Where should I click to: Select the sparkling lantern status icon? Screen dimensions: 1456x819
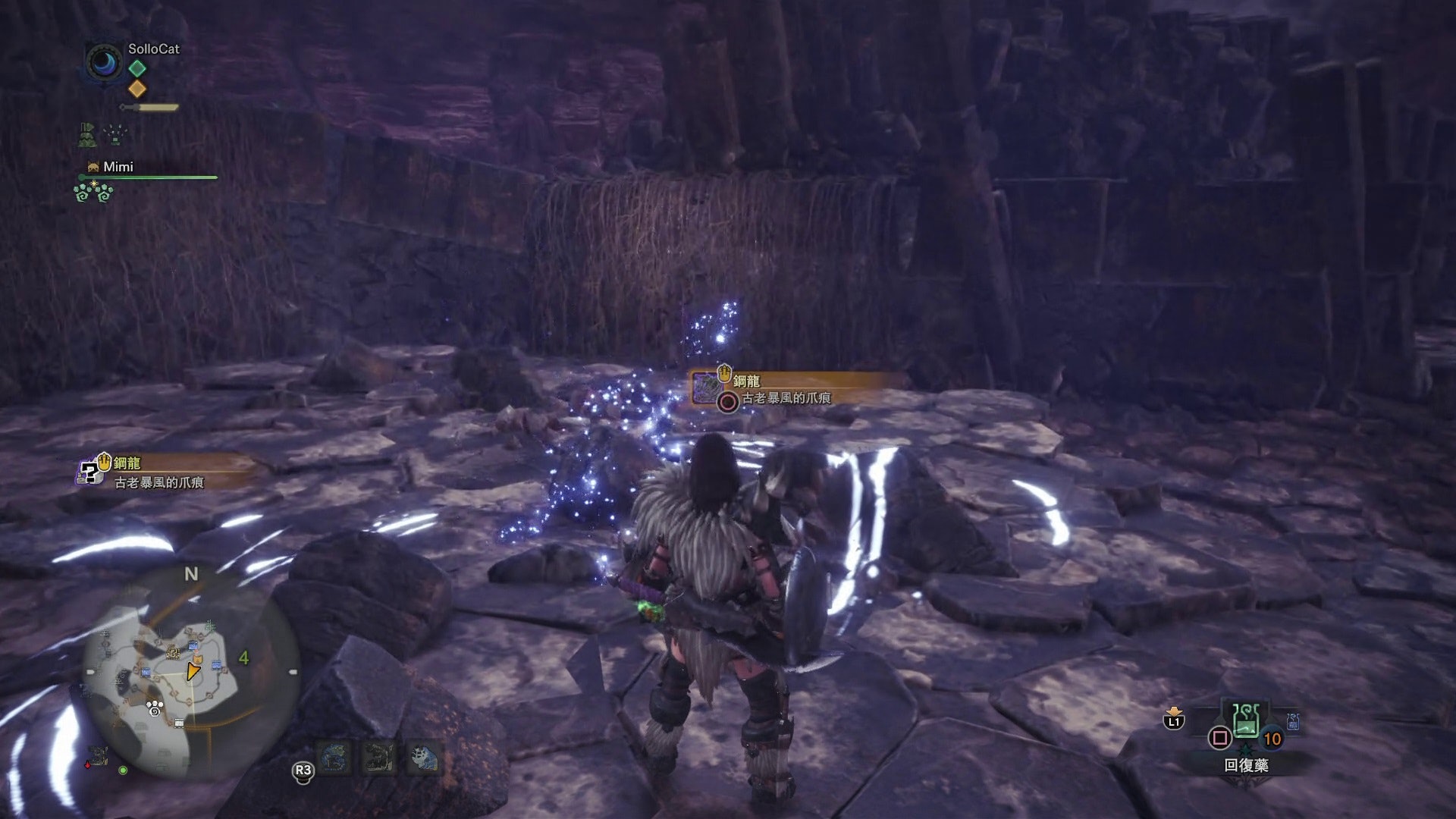[x=115, y=135]
